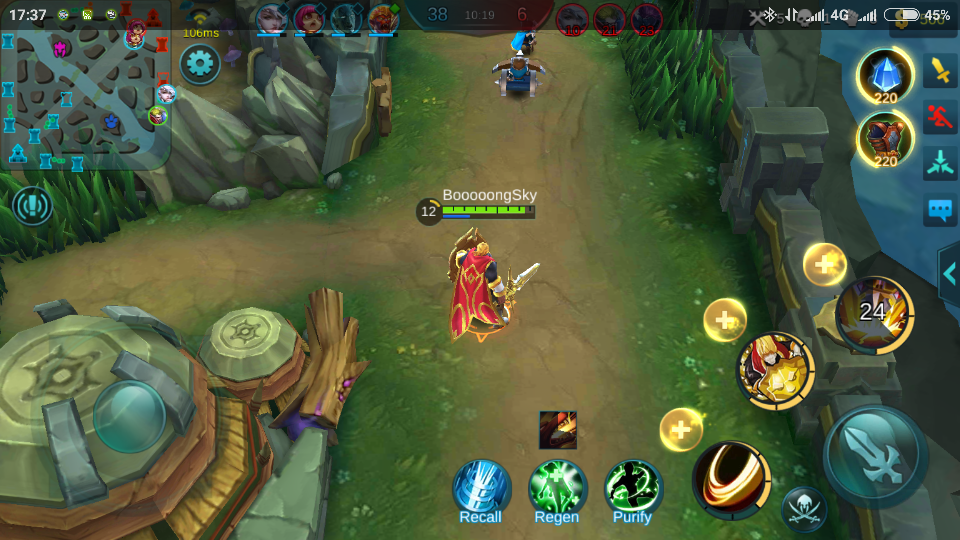Use the Regen ability
Image resolution: width=960 pixels, height=540 pixels.
(557, 489)
